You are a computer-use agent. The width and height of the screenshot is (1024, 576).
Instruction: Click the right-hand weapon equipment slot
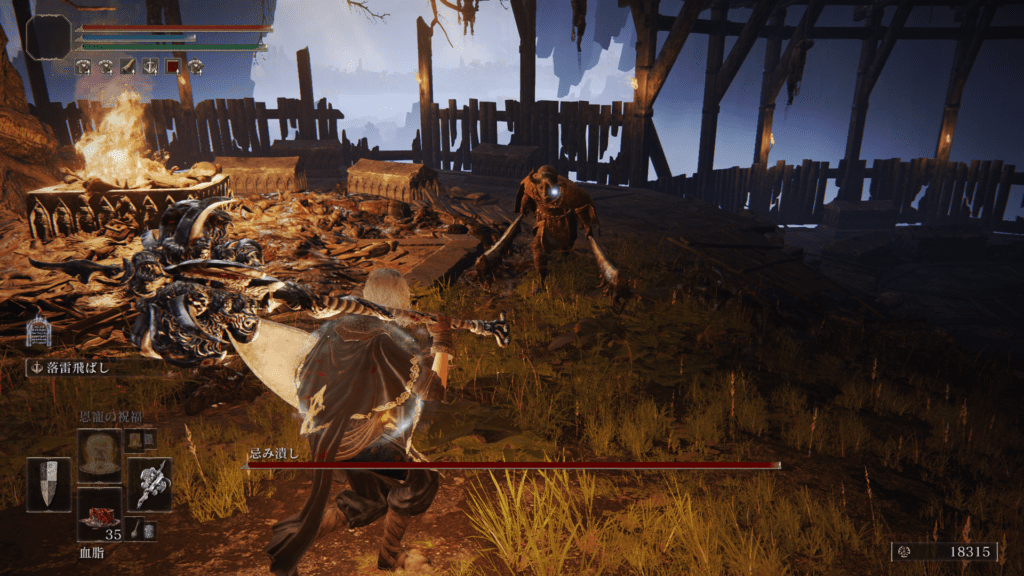click(149, 484)
